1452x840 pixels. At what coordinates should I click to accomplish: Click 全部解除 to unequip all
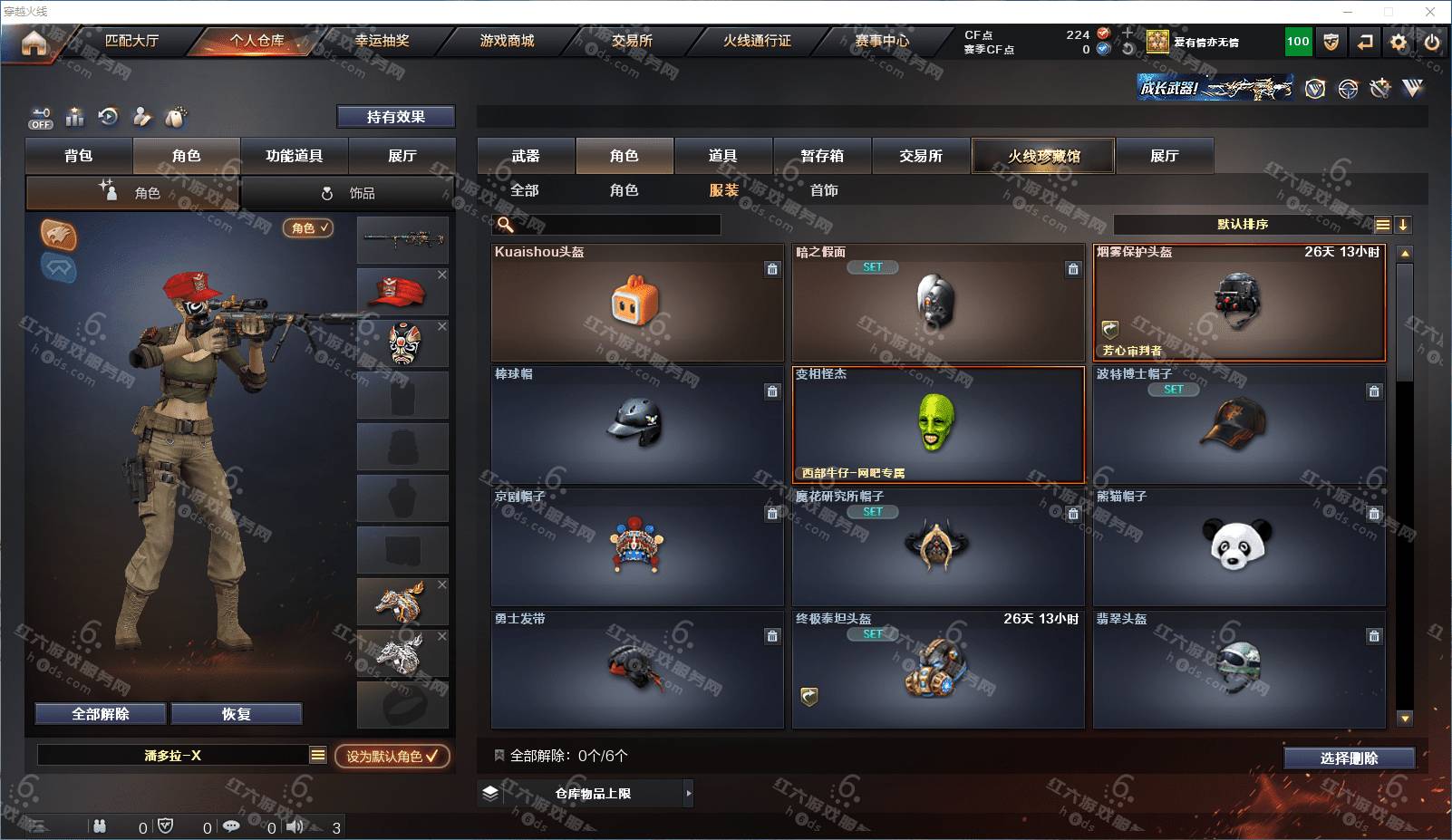coord(101,714)
